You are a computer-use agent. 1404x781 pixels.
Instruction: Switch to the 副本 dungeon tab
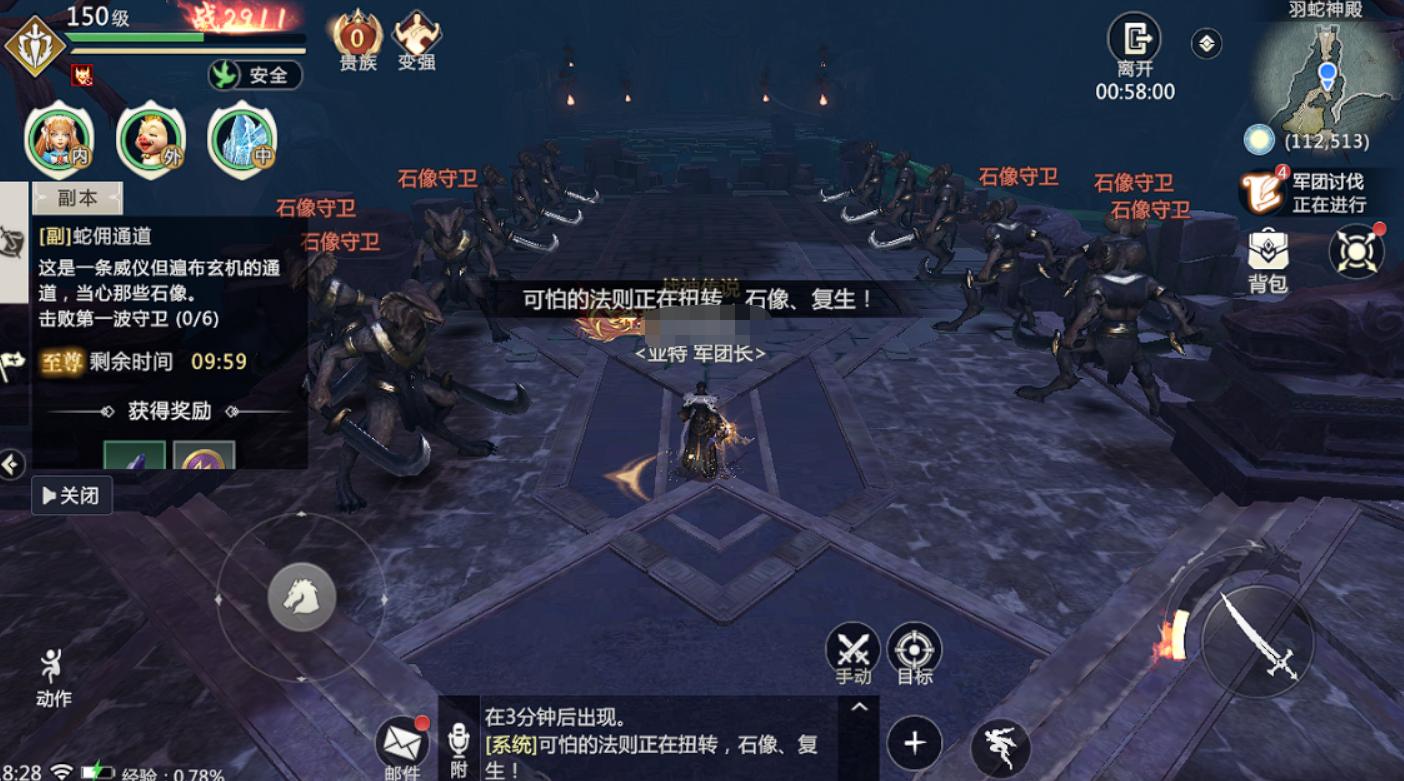(75, 197)
